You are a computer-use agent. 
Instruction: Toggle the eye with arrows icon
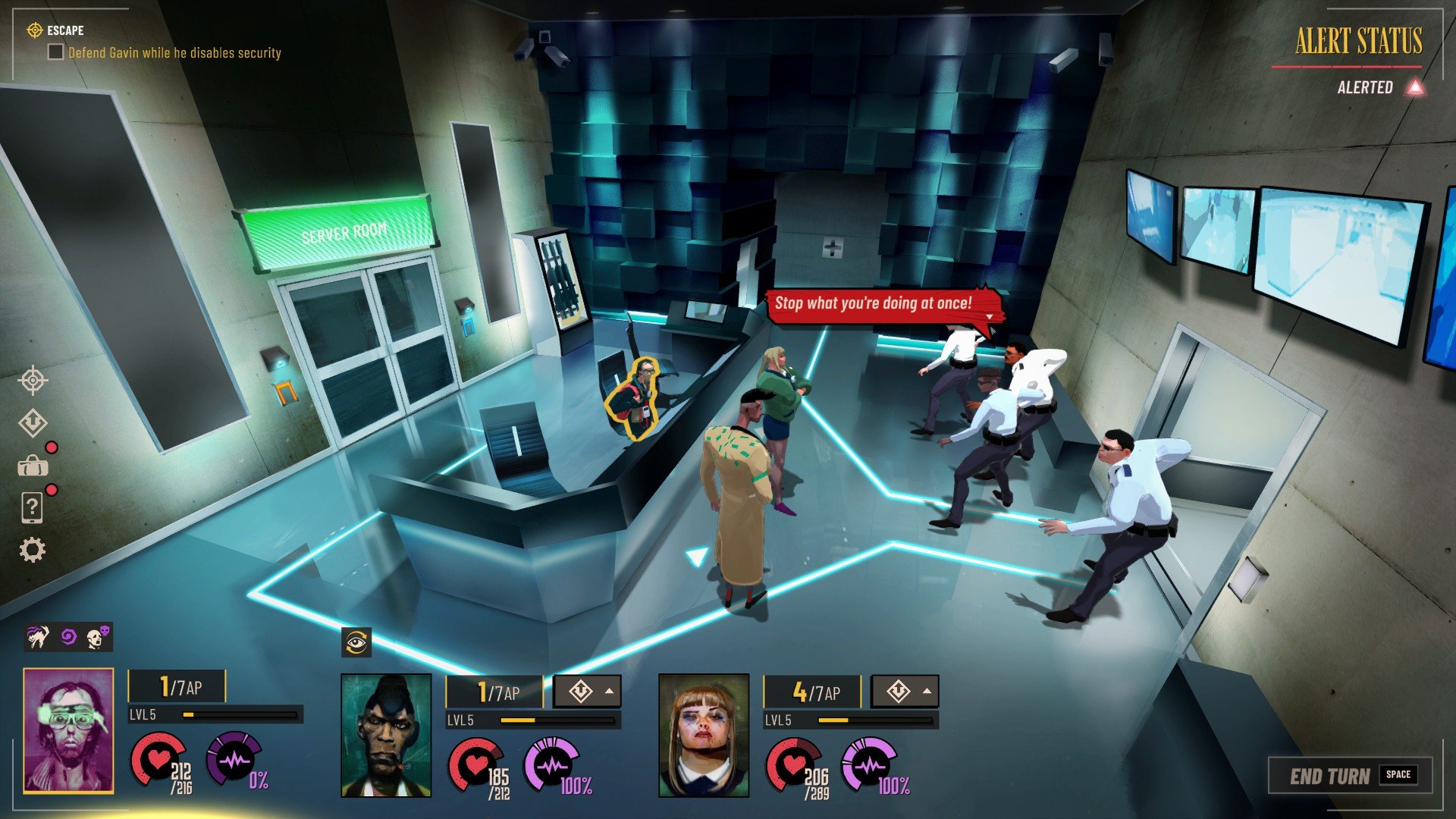click(x=356, y=643)
